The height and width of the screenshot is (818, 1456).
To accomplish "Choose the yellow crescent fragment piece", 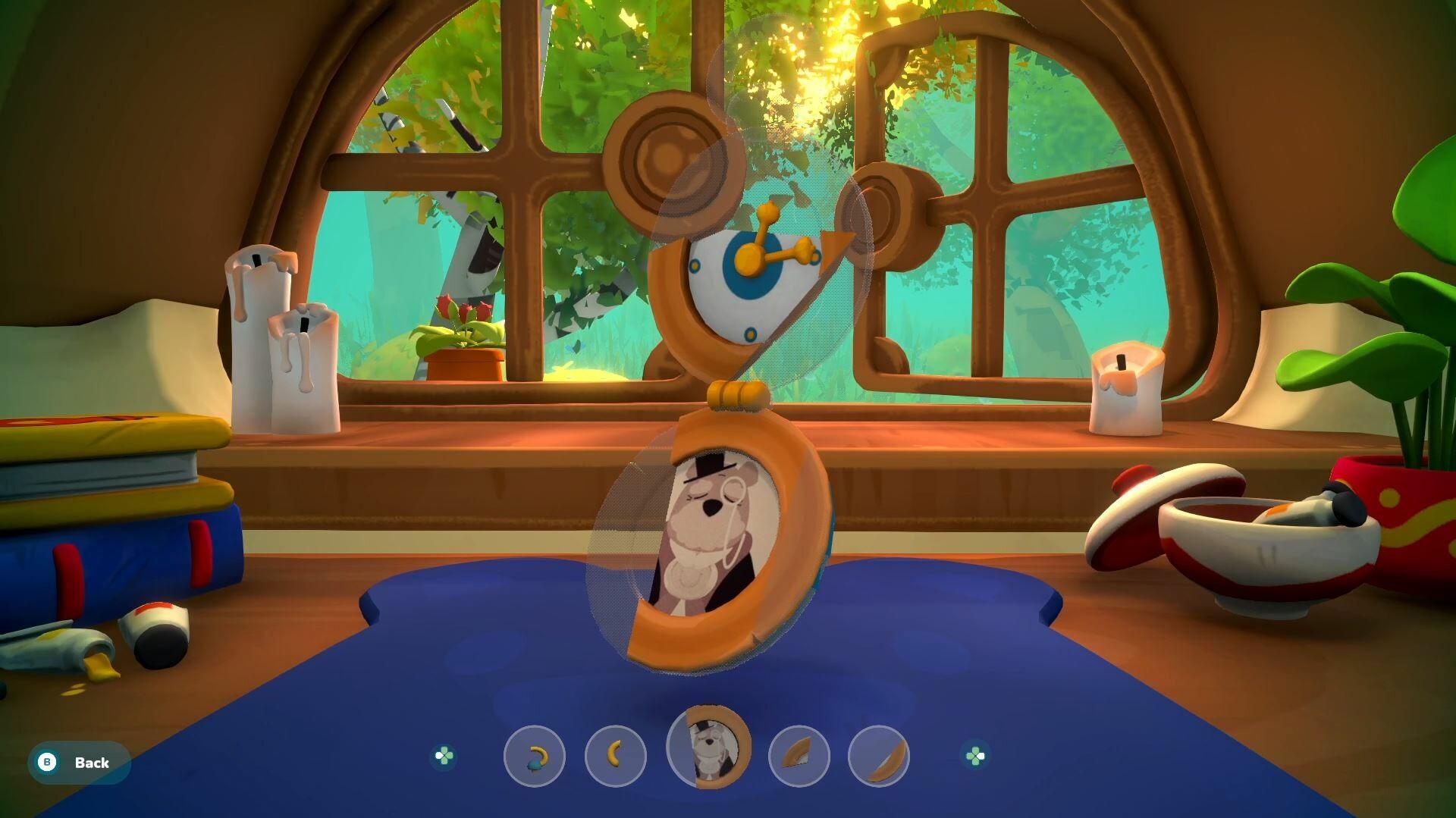I will (615, 755).
